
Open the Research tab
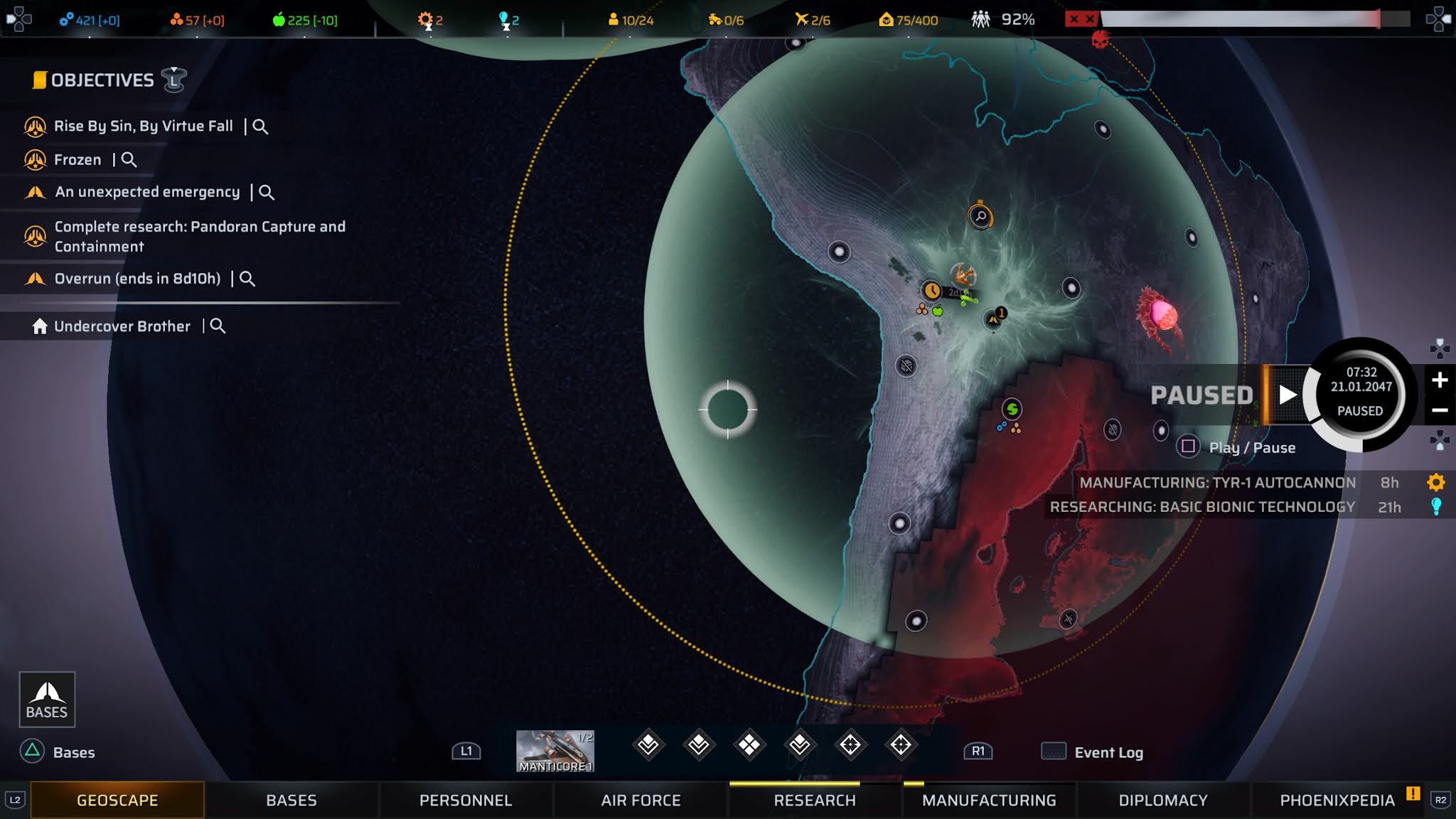[815, 801]
